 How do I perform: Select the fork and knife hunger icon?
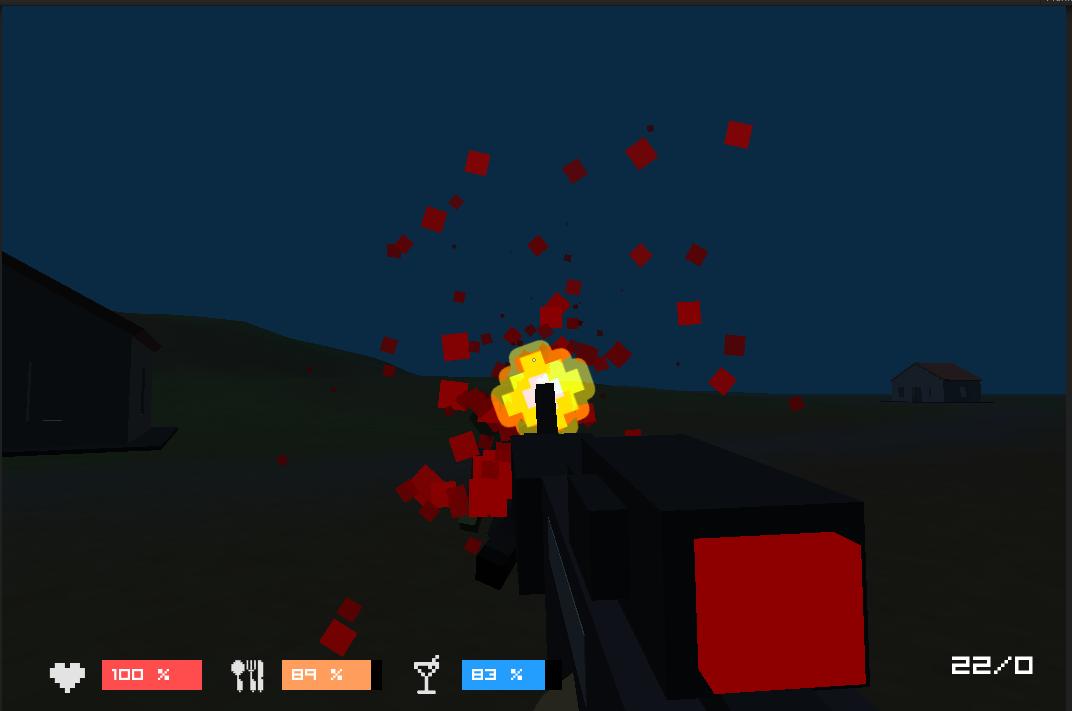tap(247, 676)
